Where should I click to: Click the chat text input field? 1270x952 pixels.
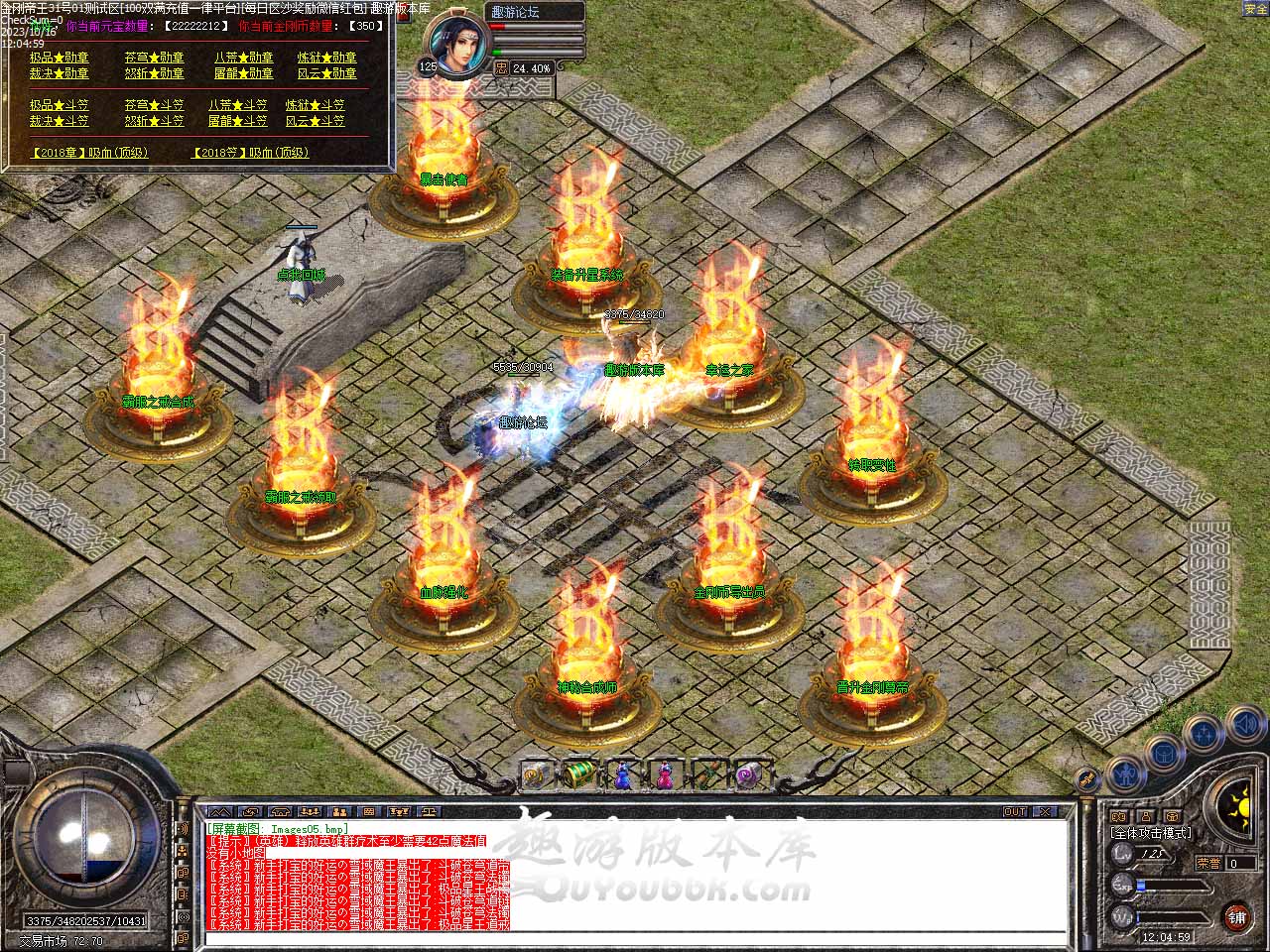click(635, 938)
